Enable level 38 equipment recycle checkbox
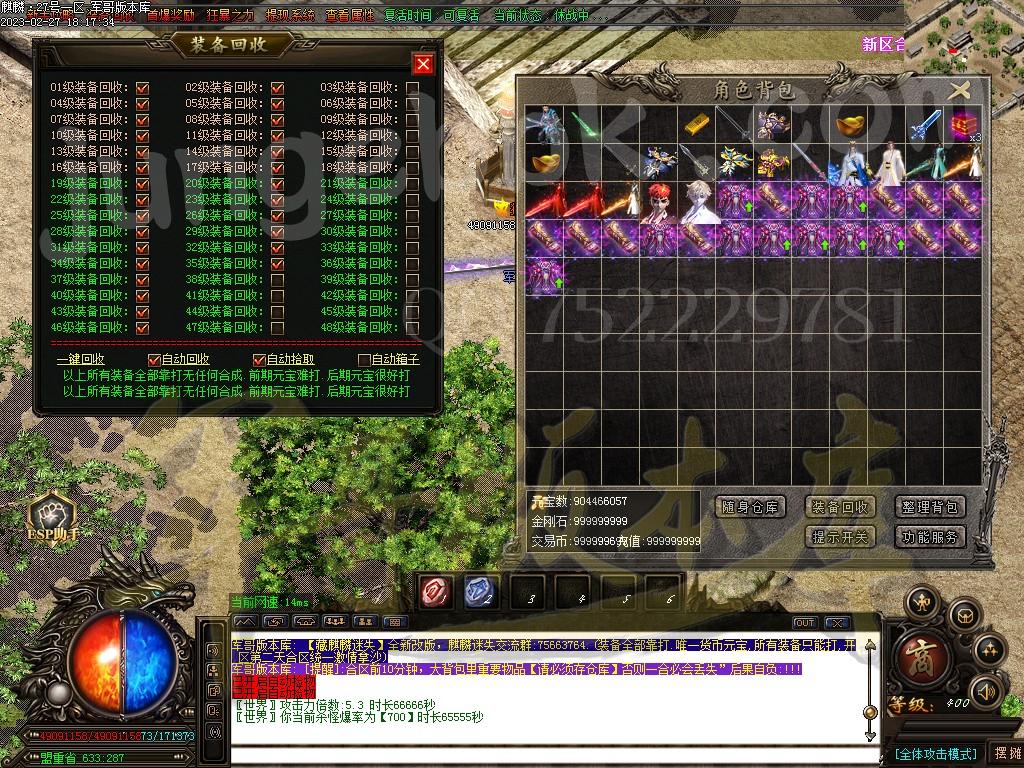 pos(277,280)
